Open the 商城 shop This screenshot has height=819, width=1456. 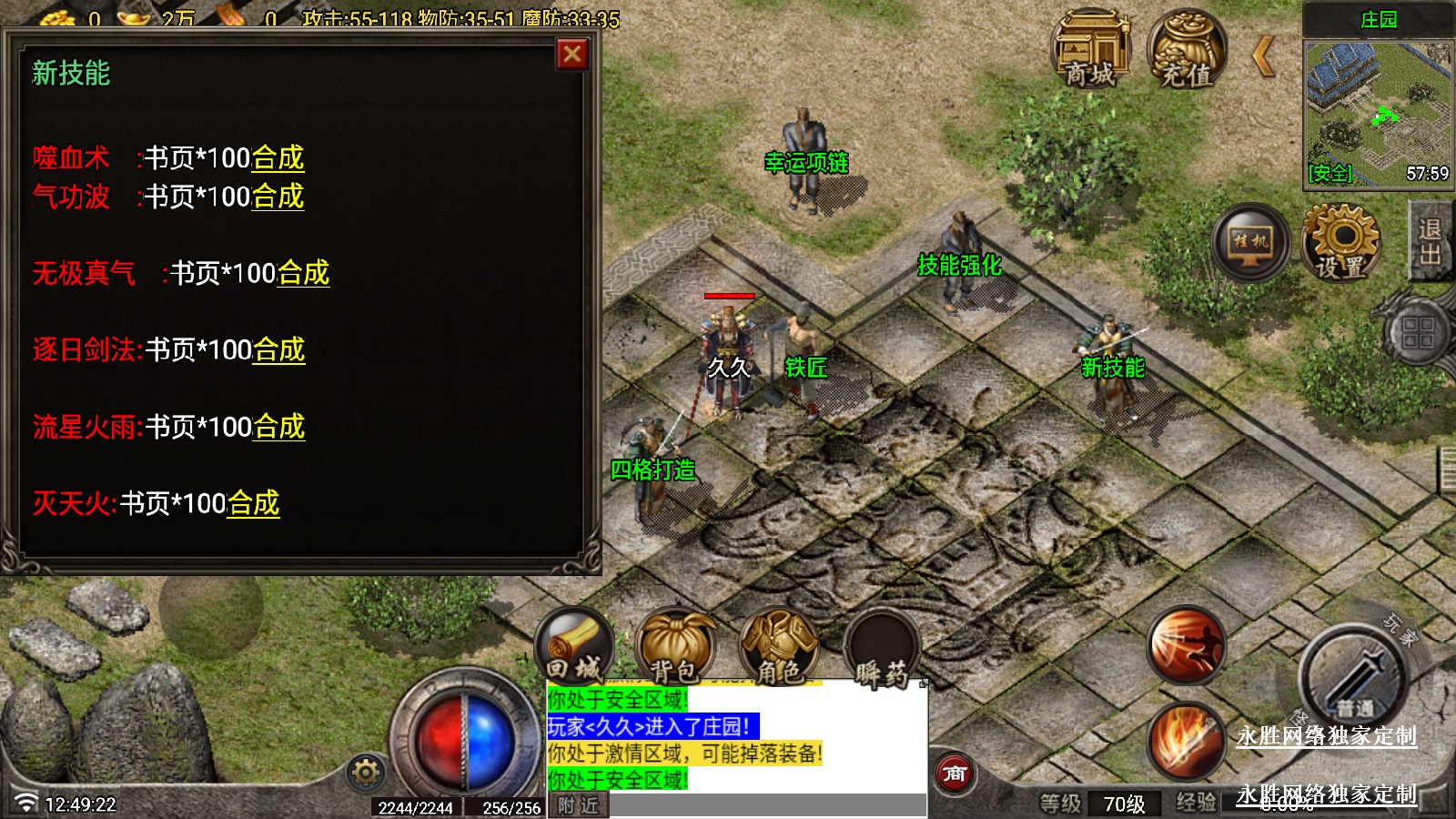click(x=1090, y=49)
